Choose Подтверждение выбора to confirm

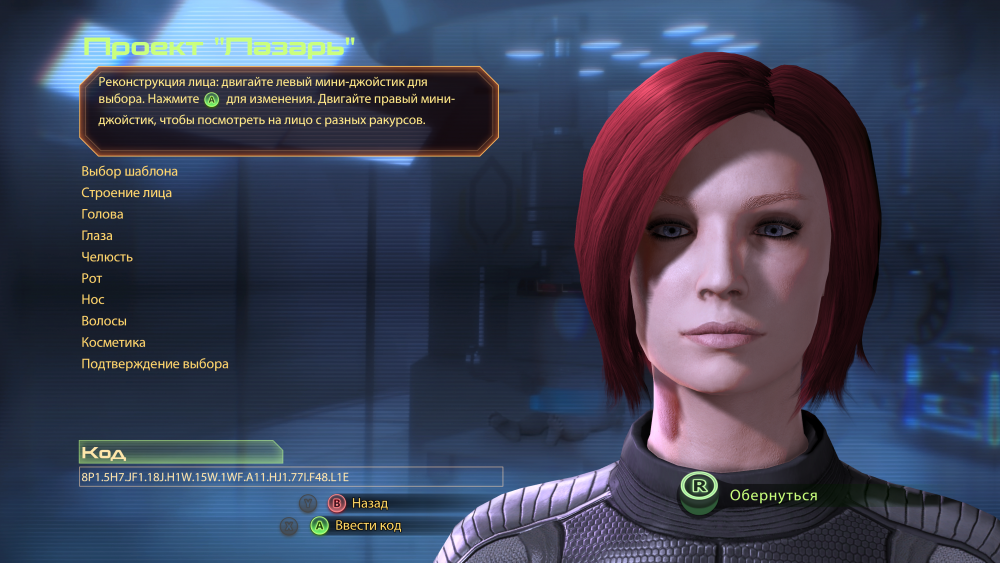coord(155,364)
